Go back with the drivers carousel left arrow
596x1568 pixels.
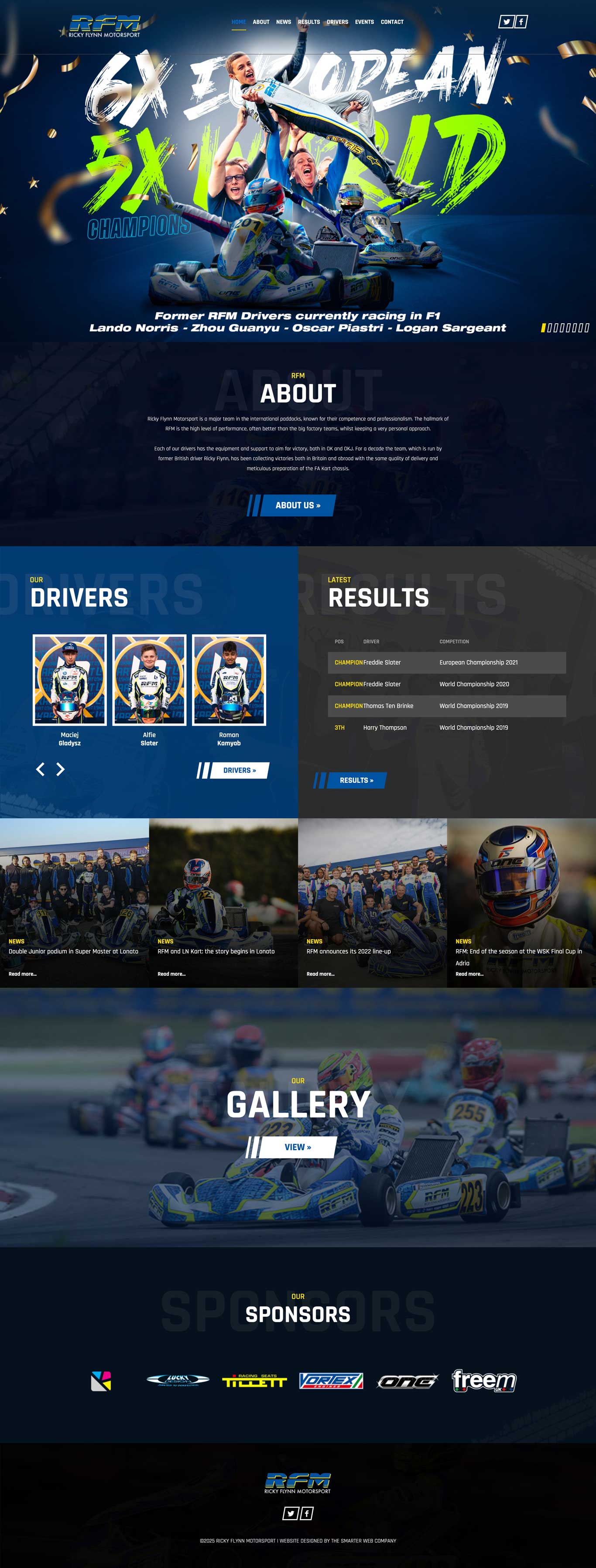pyautogui.click(x=40, y=769)
